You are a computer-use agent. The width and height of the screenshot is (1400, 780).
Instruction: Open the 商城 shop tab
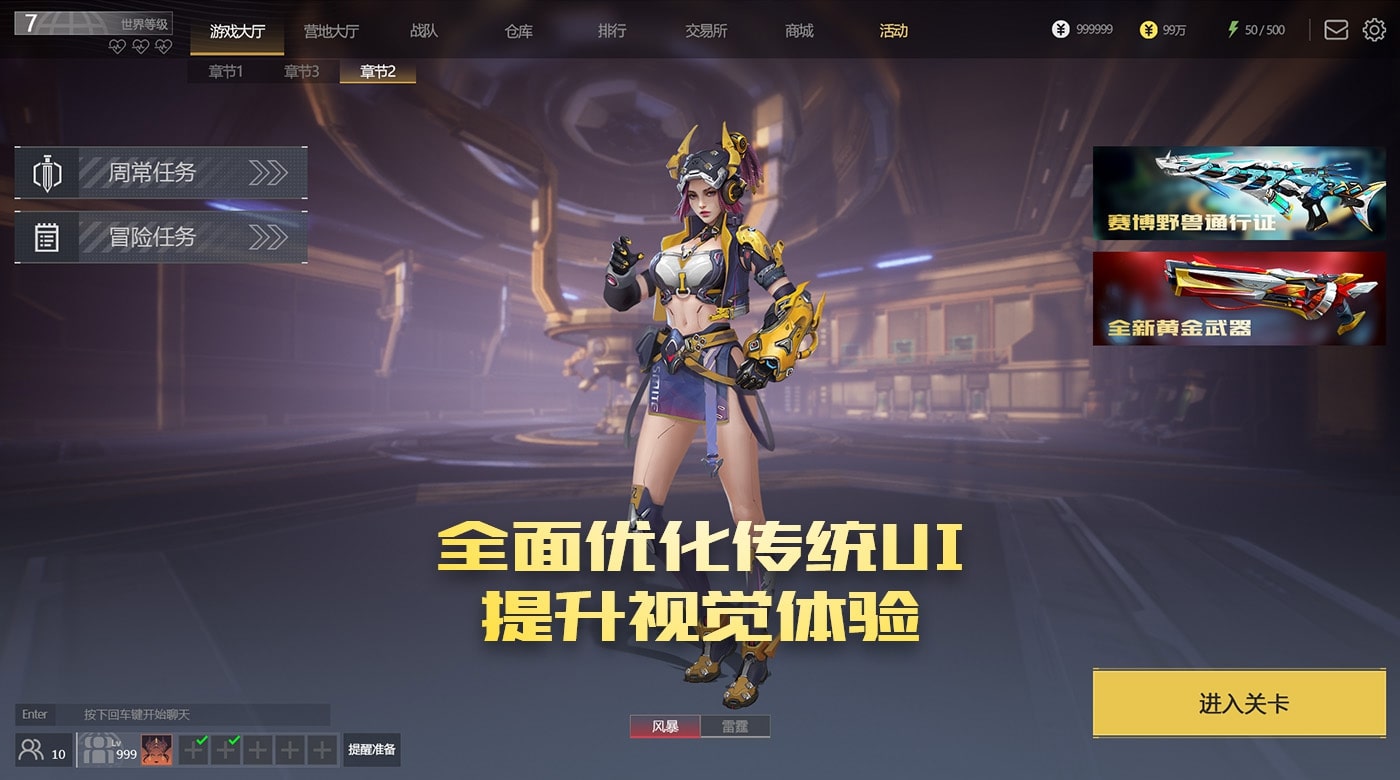[x=799, y=31]
